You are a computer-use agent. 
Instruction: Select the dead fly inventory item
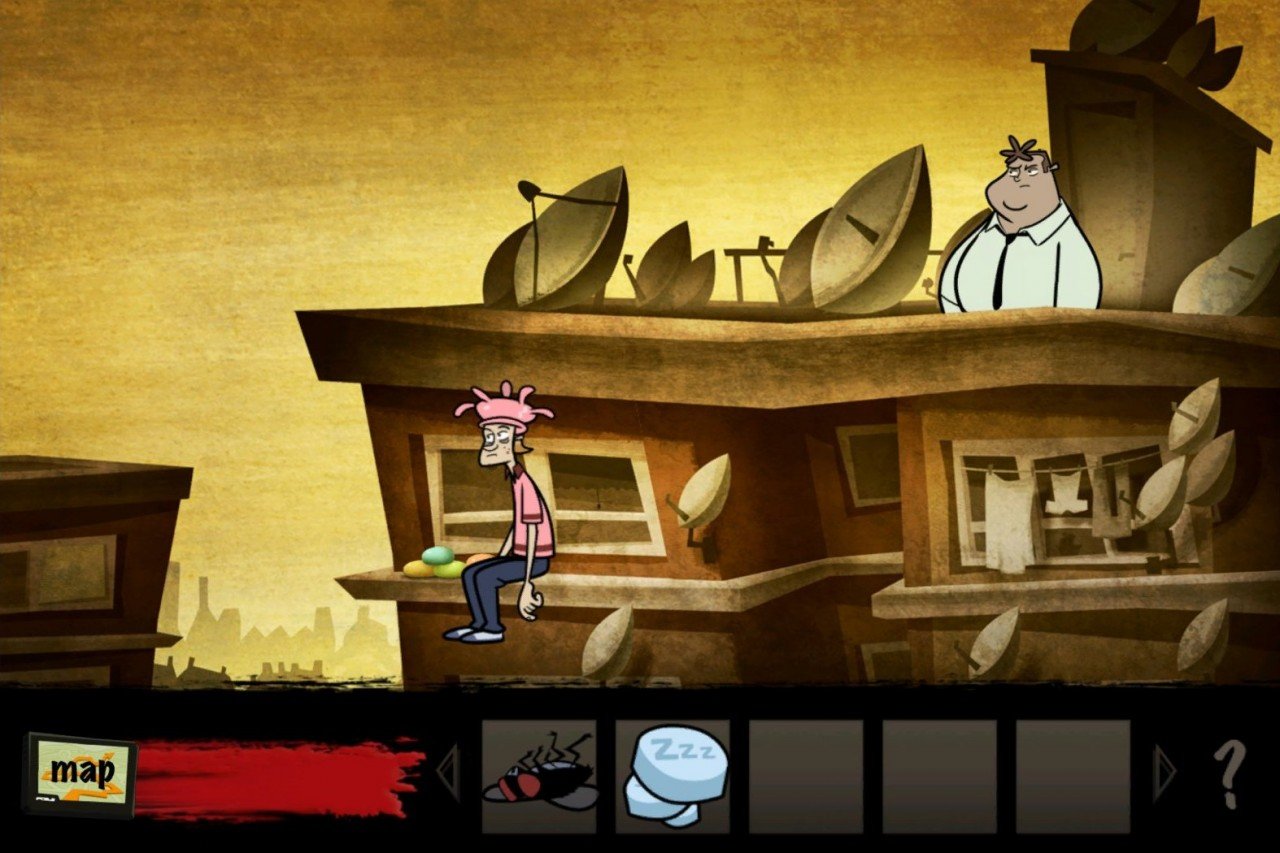pyautogui.click(x=540, y=775)
